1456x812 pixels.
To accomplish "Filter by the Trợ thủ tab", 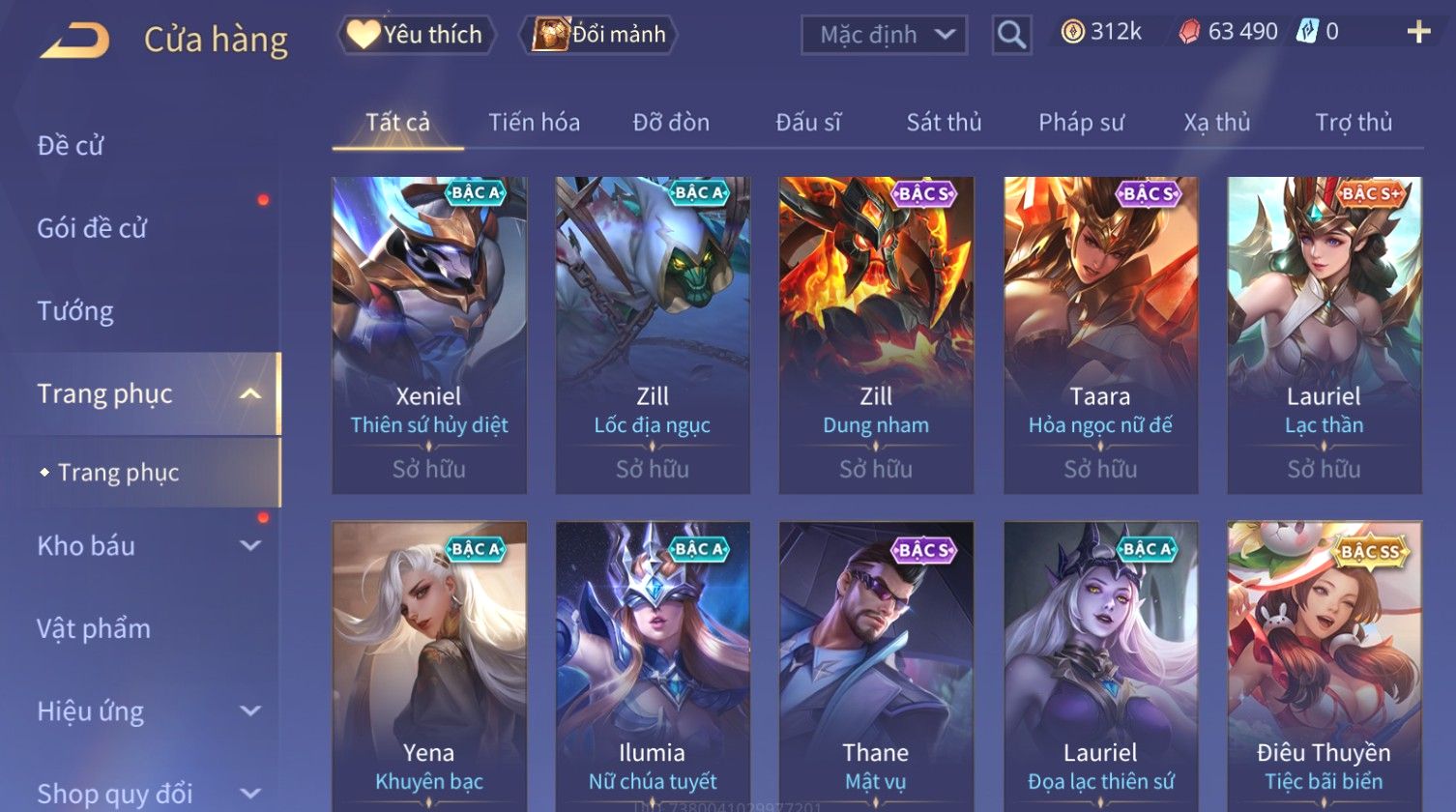I will click(1354, 123).
